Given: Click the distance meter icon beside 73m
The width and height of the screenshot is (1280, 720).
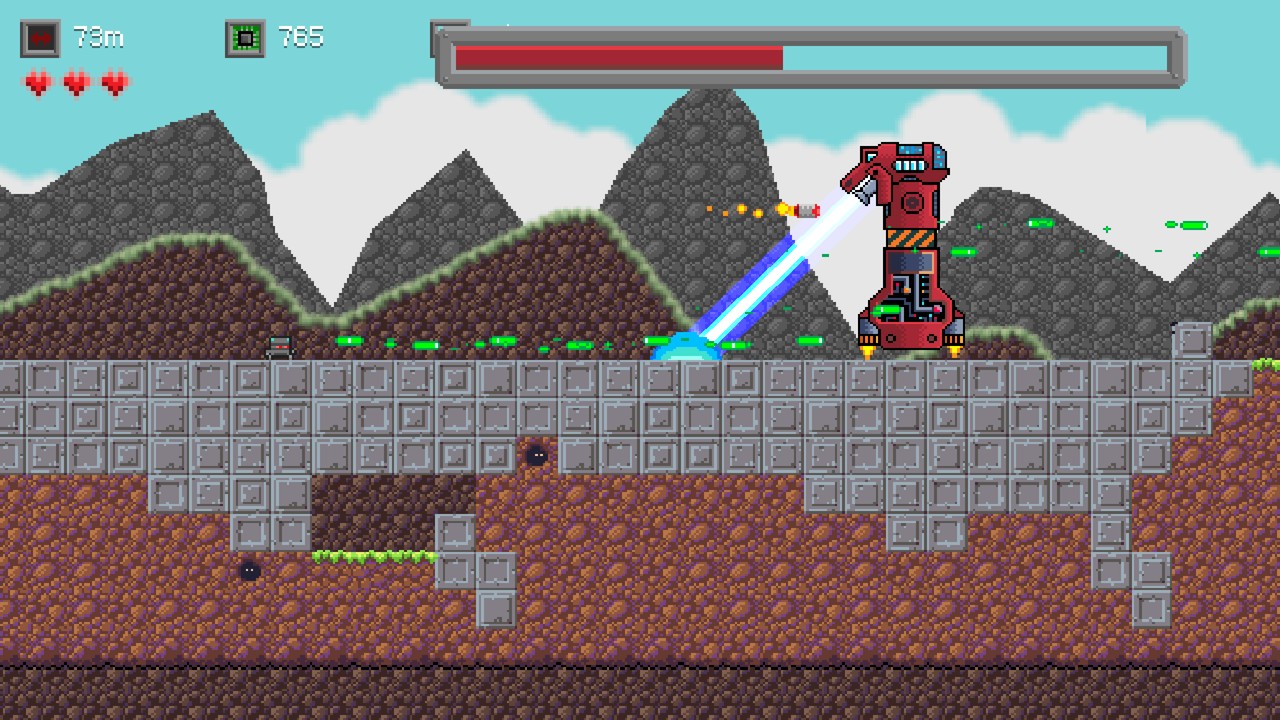Looking at the screenshot, I should tap(40, 37).
